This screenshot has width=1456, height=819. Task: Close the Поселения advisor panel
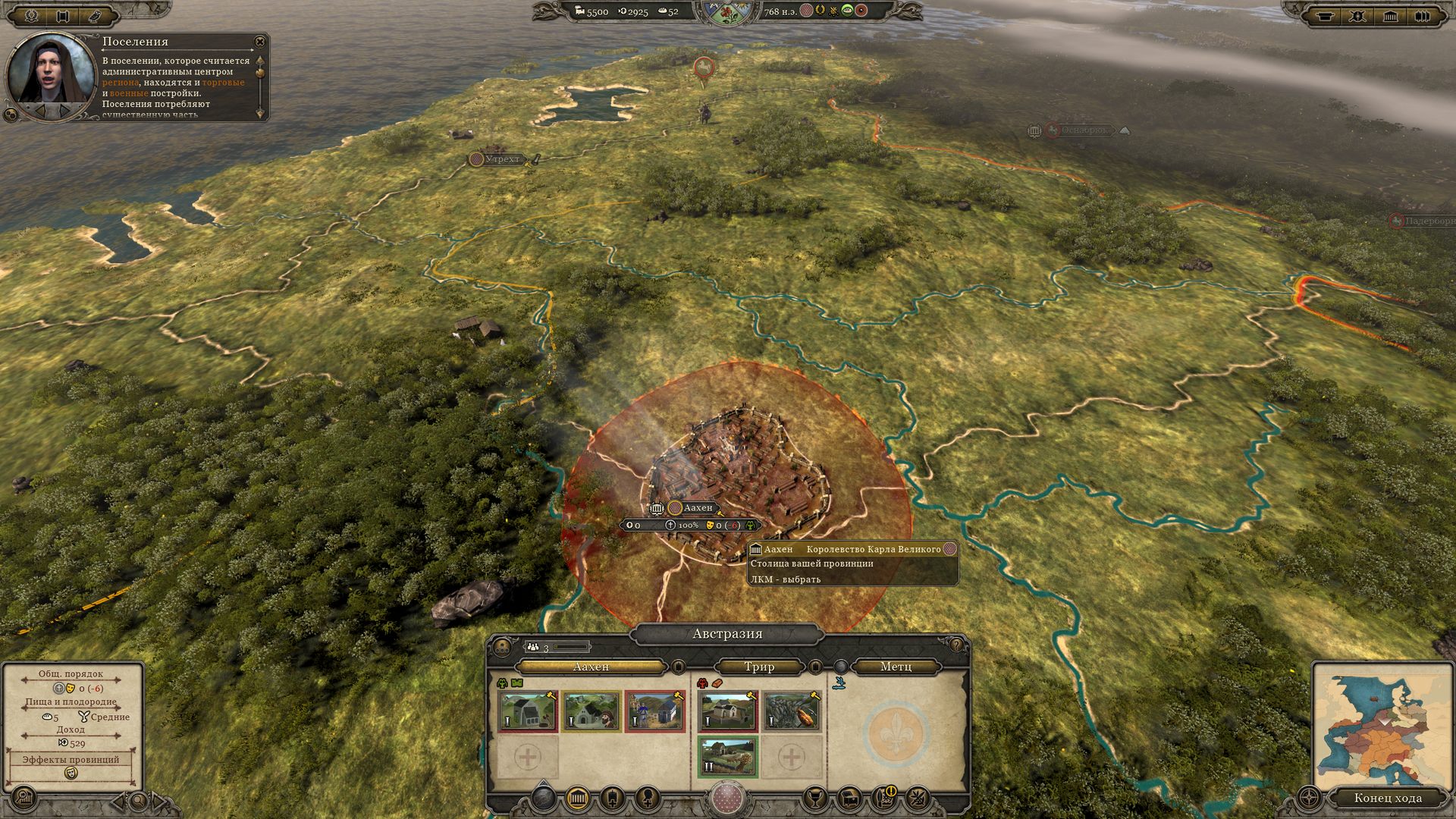tap(260, 42)
